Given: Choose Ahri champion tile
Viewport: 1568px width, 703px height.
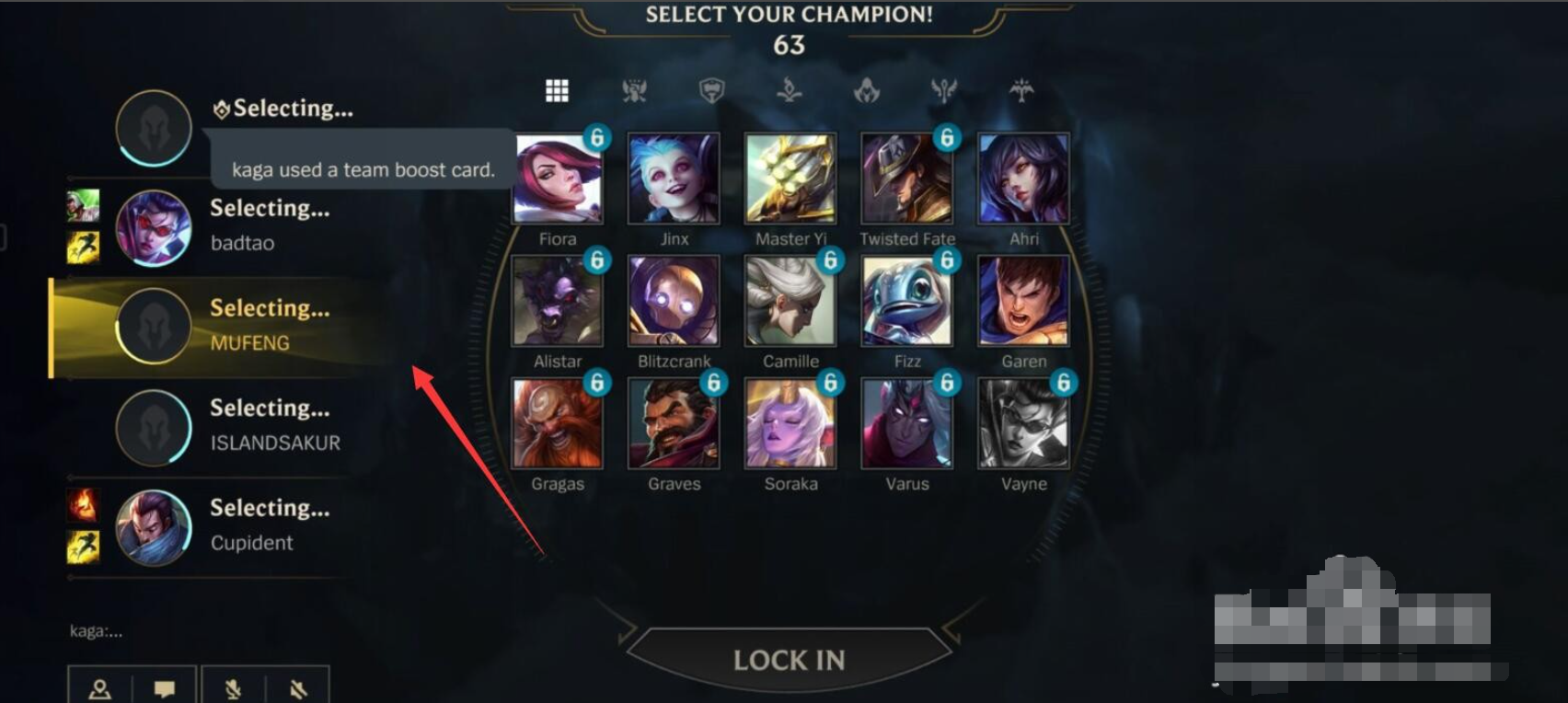Looking at the screenshot, I should (x=1023, y=179).
